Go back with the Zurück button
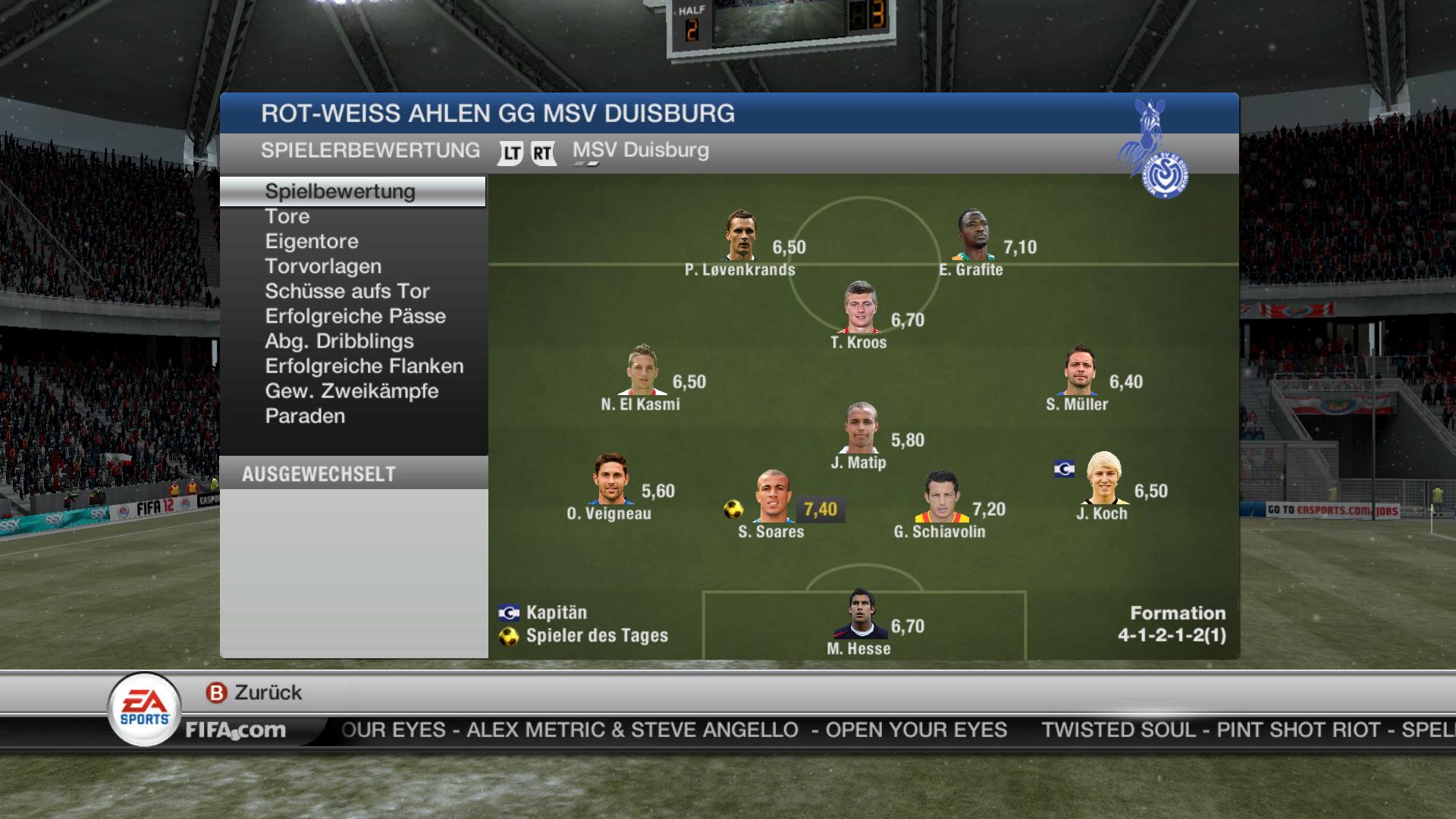1456x819 pixels. [254, 692]
